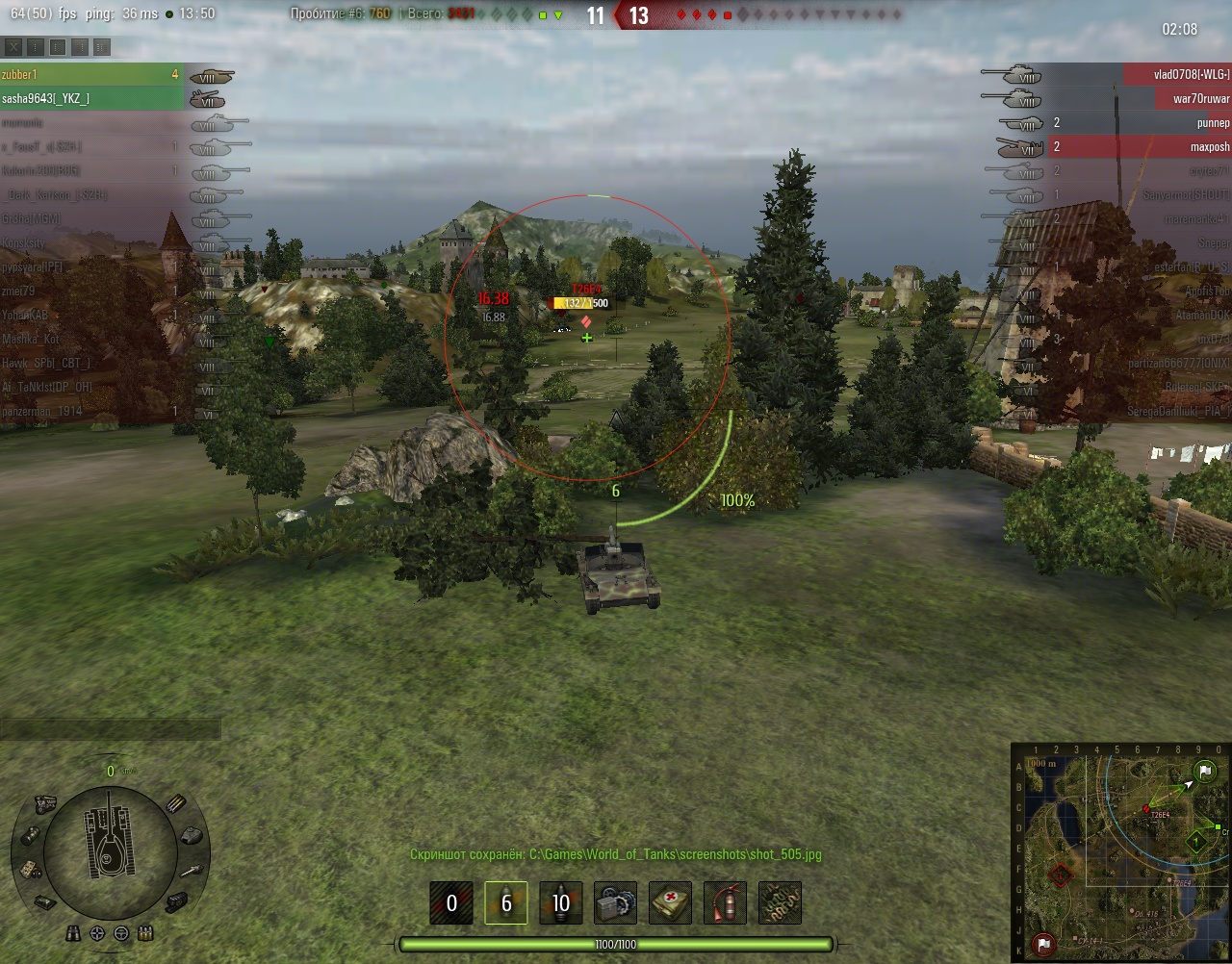Screen dimensions: 1232x964
Task: Select enemy war70ruwar in the enemy list
Action: [x=1176, y=98]
